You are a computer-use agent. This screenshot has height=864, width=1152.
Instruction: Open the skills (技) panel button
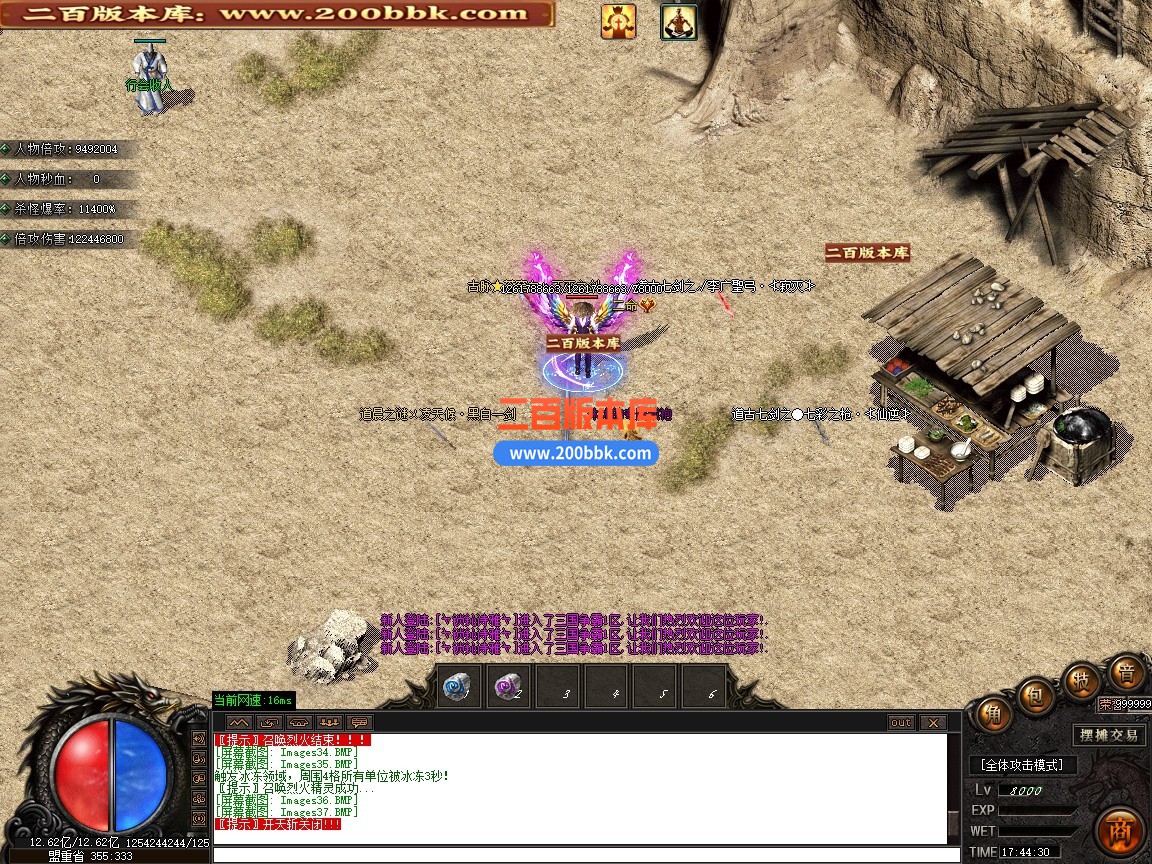coord(1081,681)
